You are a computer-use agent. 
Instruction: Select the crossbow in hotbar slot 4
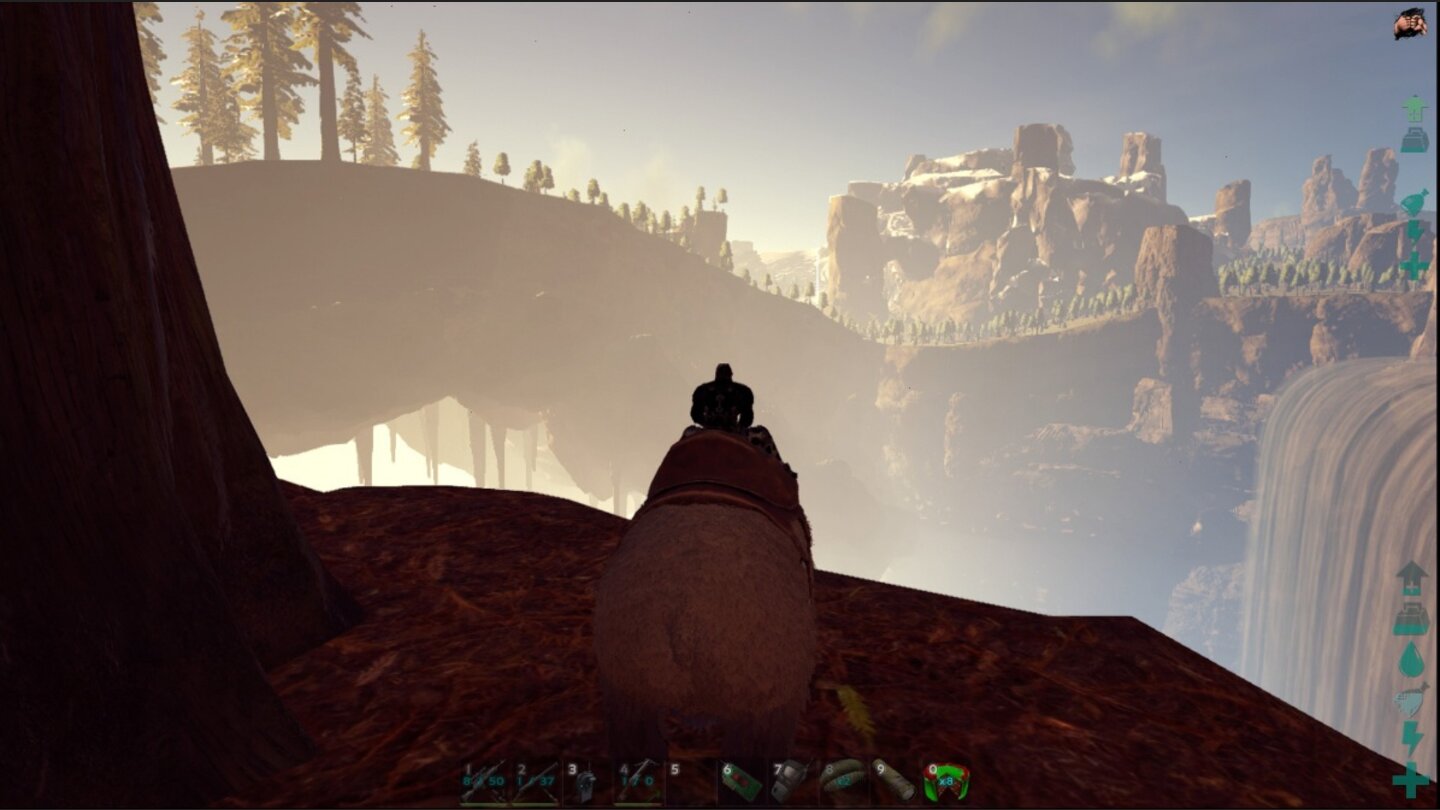pyautogui.click(x=638, y=782)
